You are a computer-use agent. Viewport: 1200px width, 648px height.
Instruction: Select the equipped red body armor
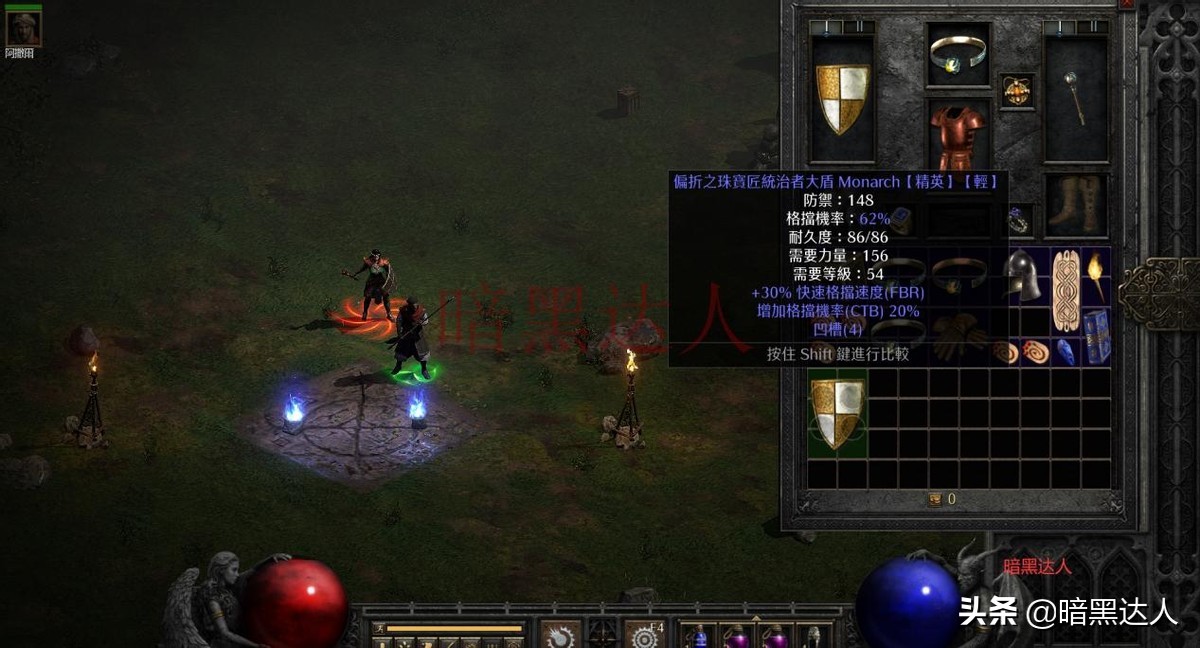[958, 134]
